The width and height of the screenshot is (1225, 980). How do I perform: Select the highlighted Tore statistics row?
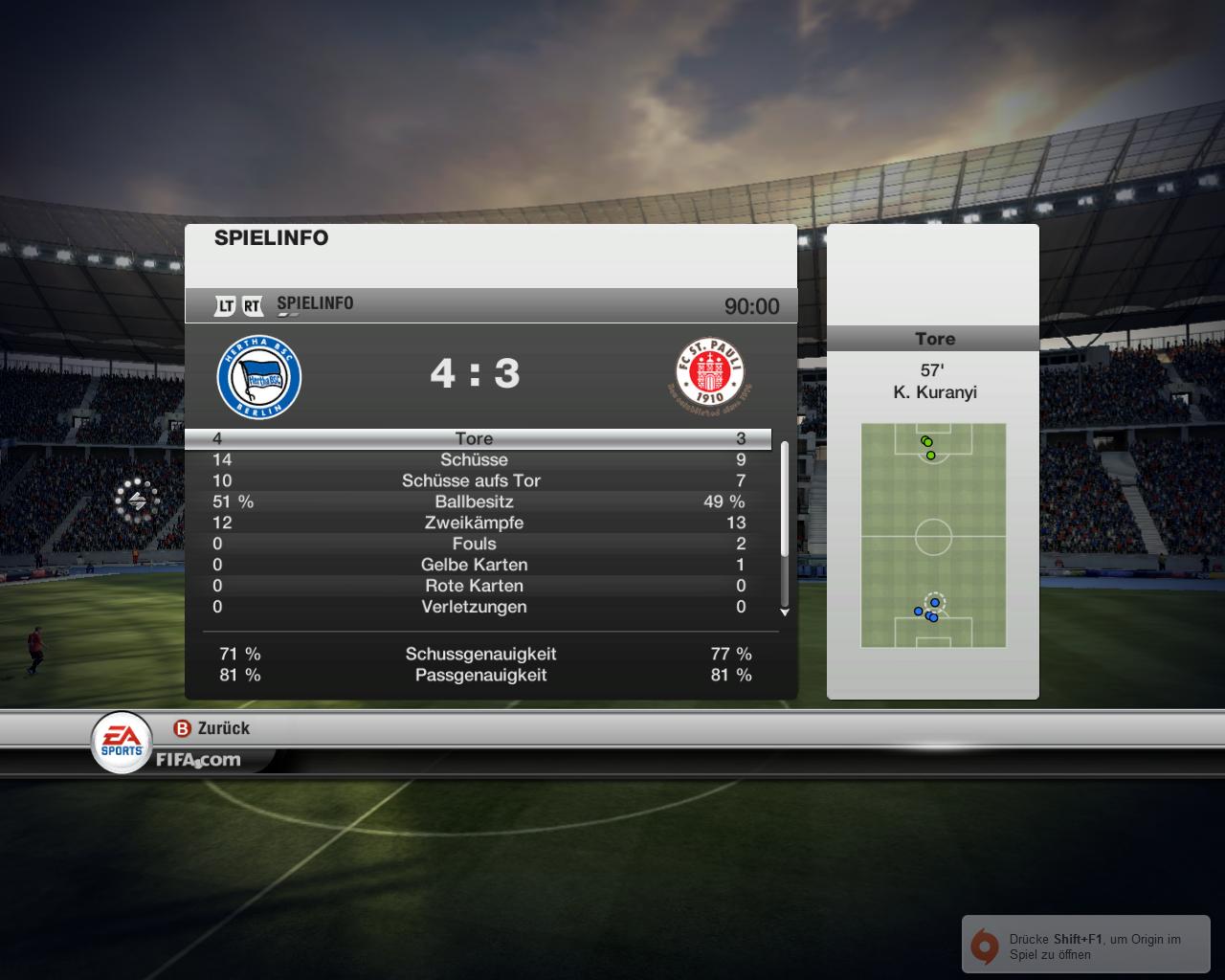[x=475, y=438]
